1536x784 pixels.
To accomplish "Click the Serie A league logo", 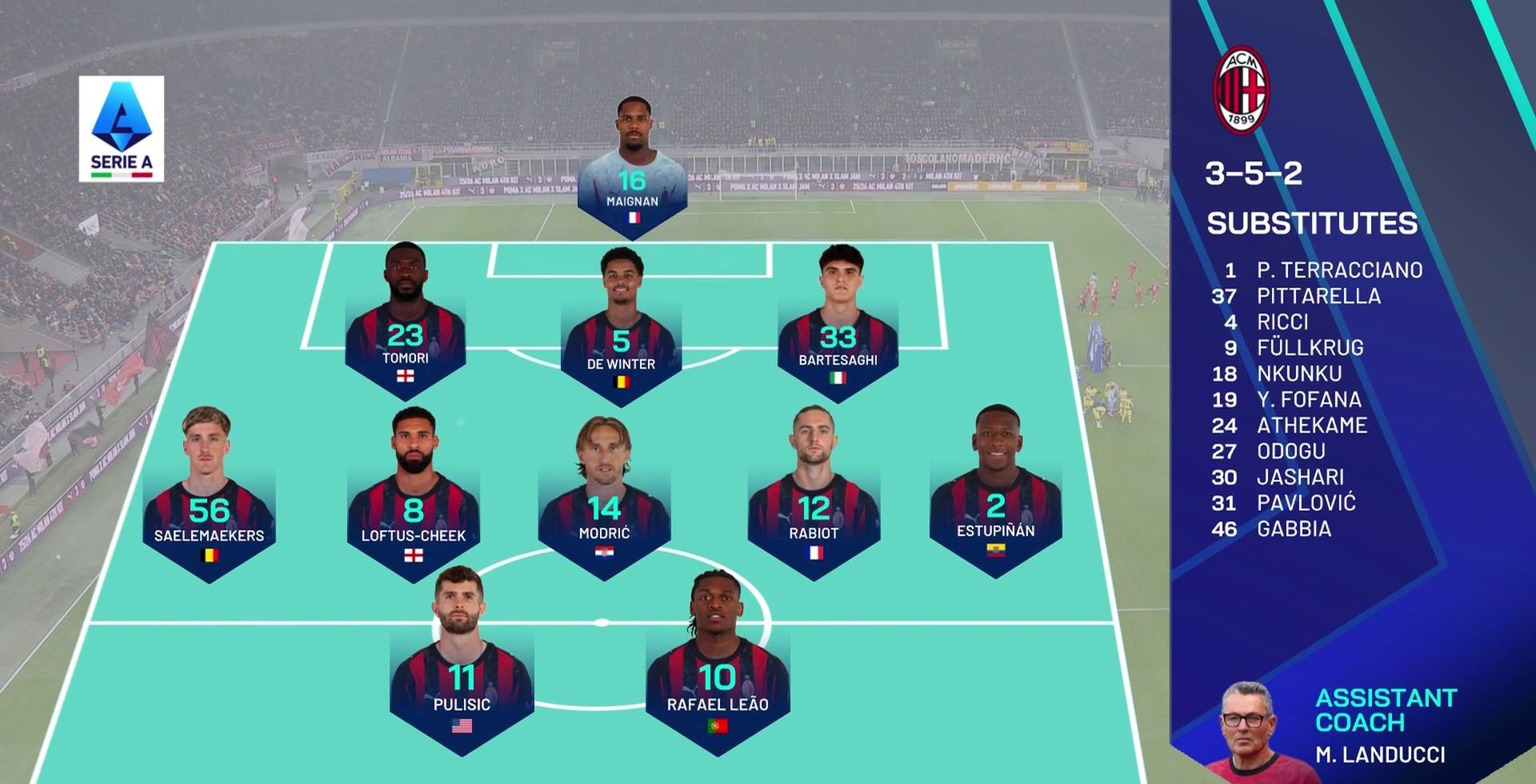I will click(x=122, y=129).
